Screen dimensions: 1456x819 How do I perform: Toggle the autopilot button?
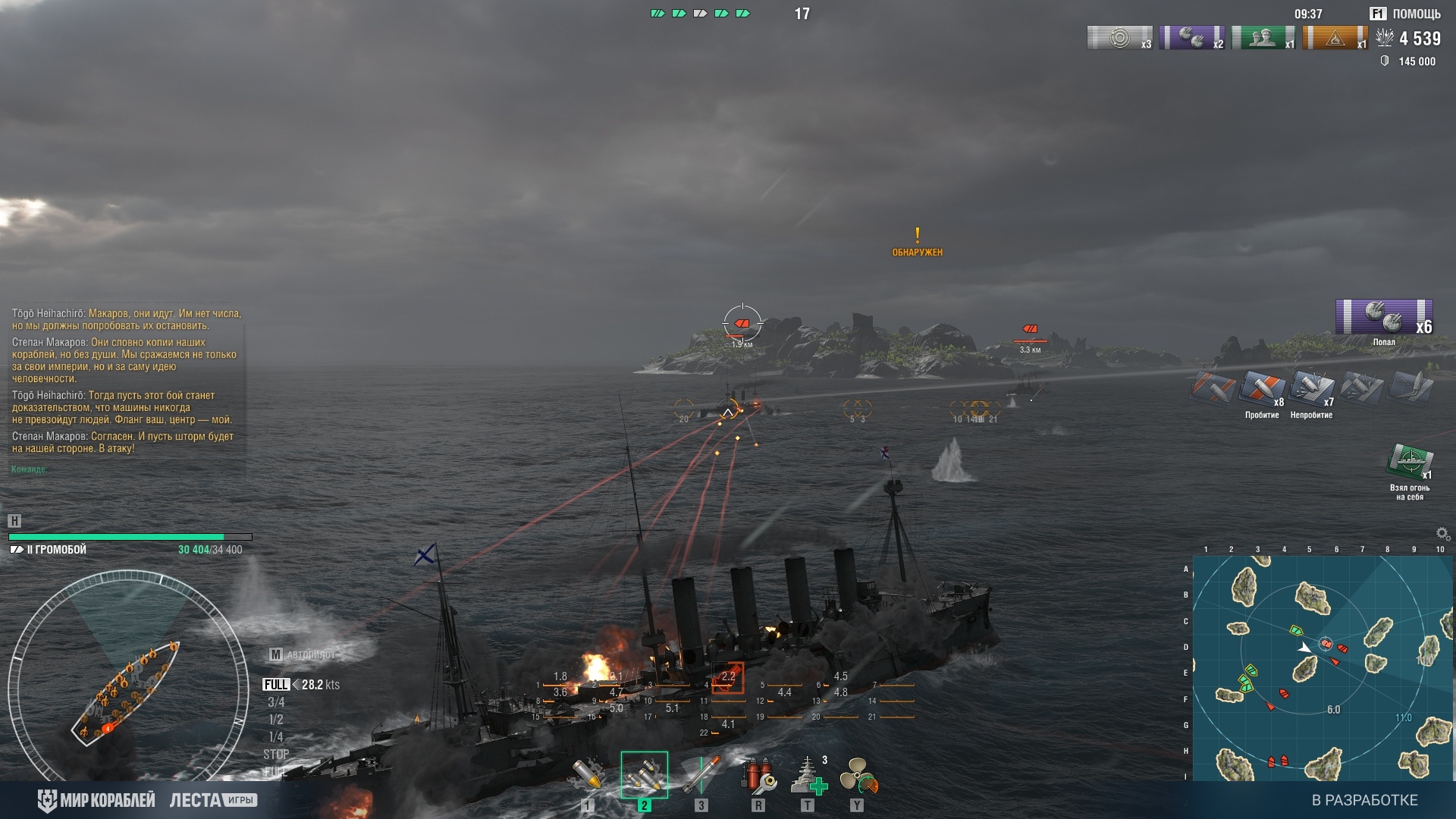303,654
